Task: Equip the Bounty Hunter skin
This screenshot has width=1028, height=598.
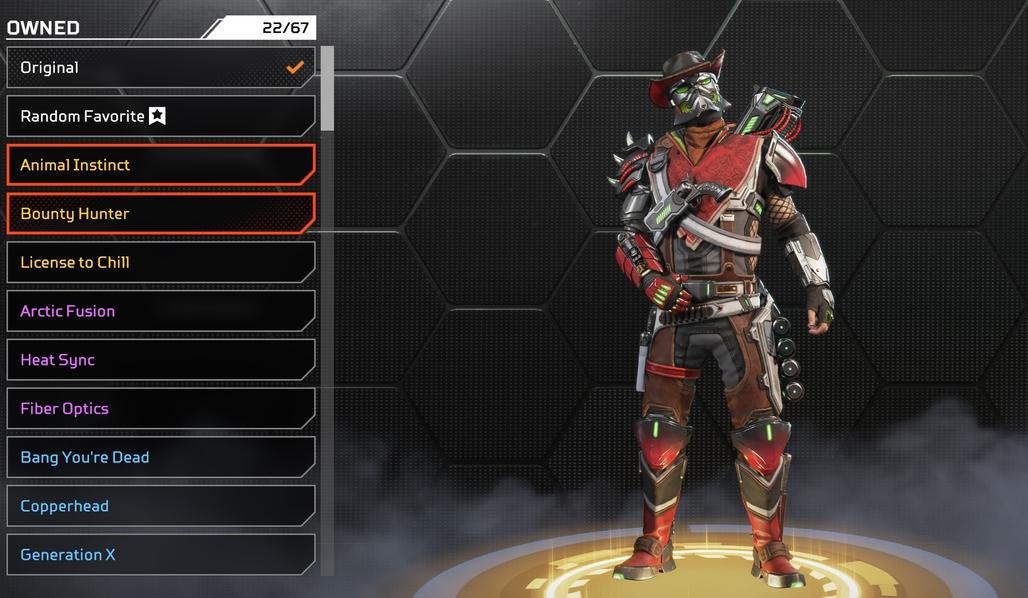Action: [x=160, y=213]
